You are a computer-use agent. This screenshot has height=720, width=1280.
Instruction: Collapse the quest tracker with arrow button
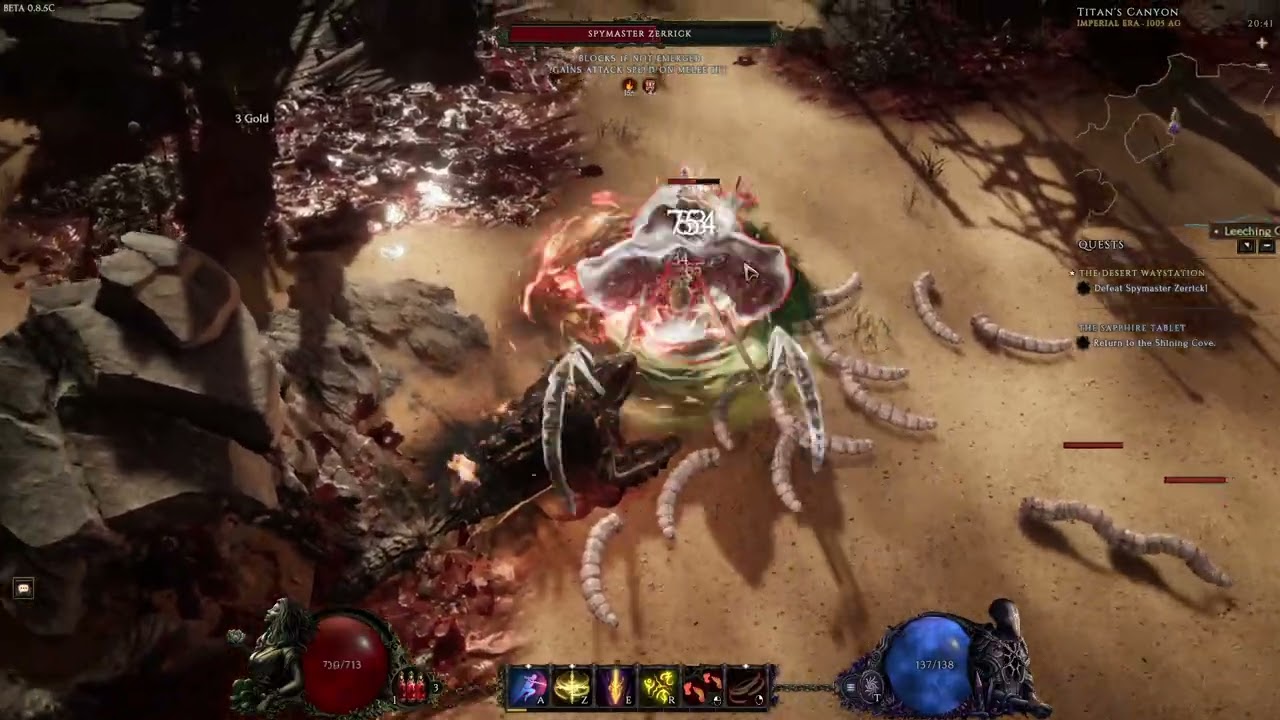tap(1246, 246)
